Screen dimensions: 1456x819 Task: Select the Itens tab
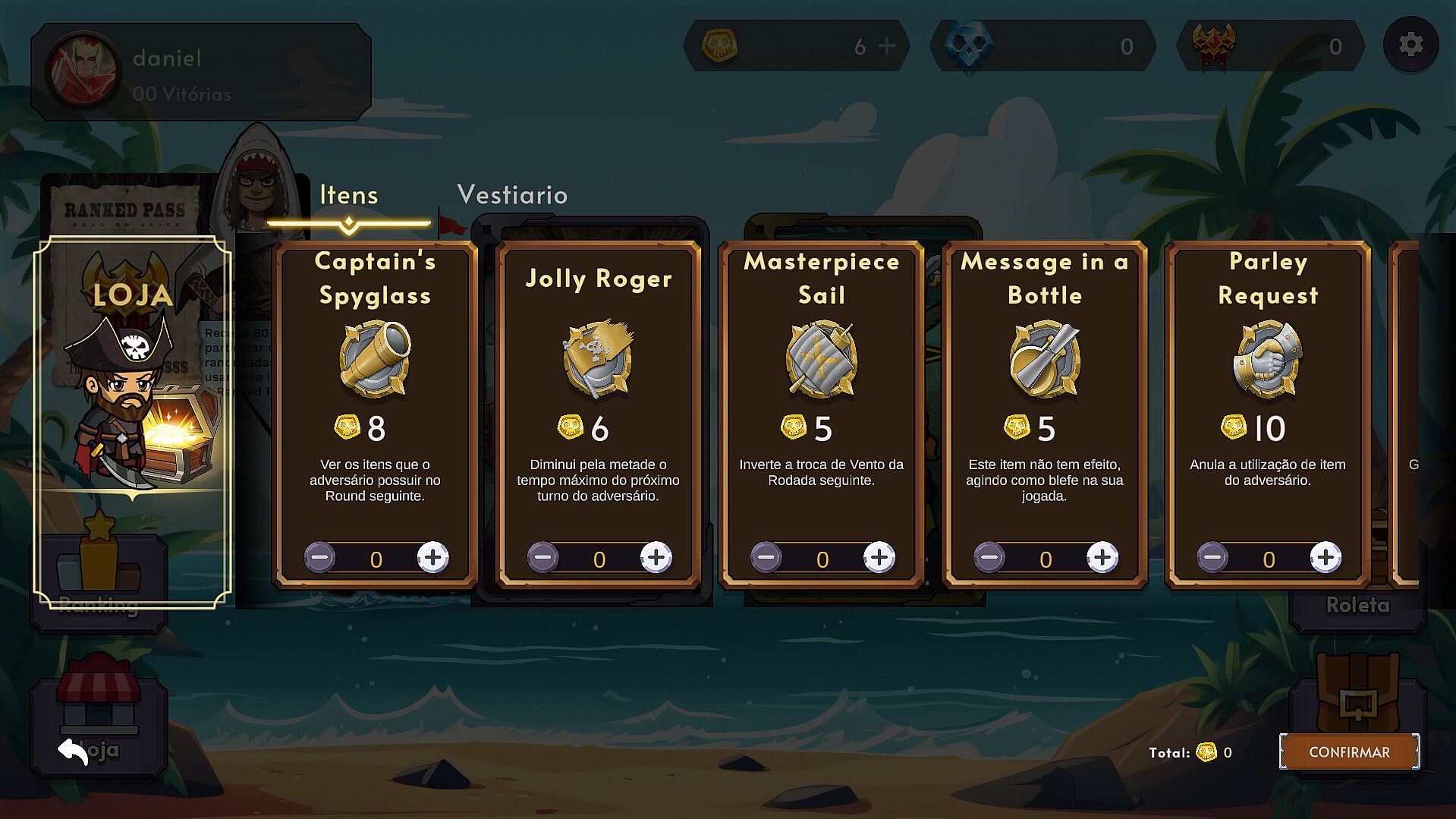coord(348,195)
